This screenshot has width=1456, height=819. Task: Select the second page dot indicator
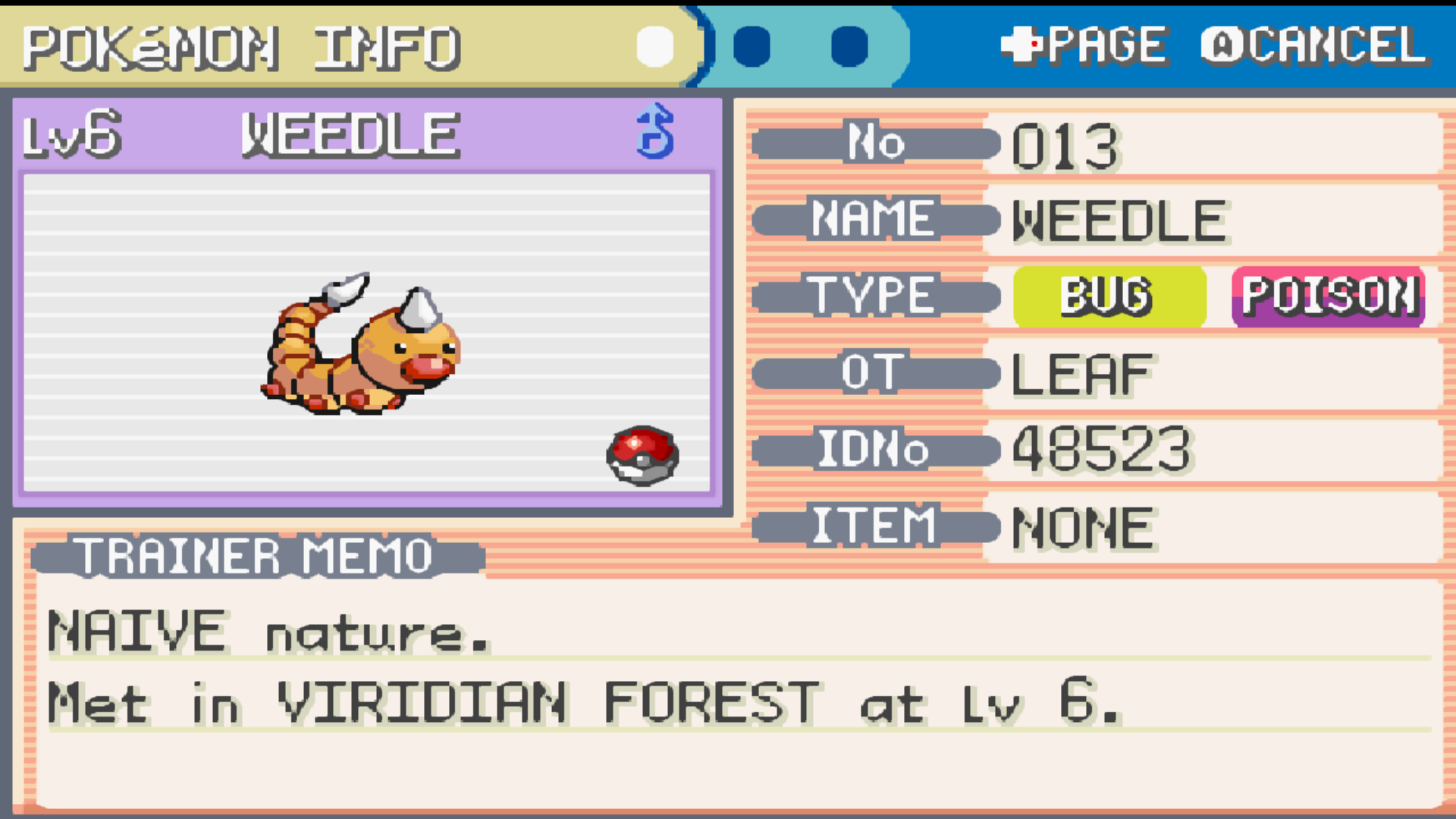753,47
